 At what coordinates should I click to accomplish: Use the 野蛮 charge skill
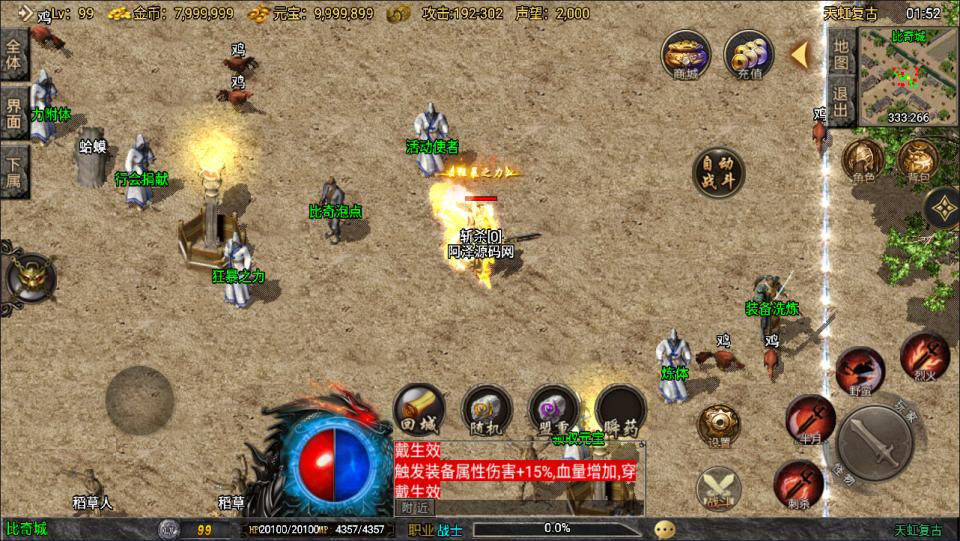point(860,370)
